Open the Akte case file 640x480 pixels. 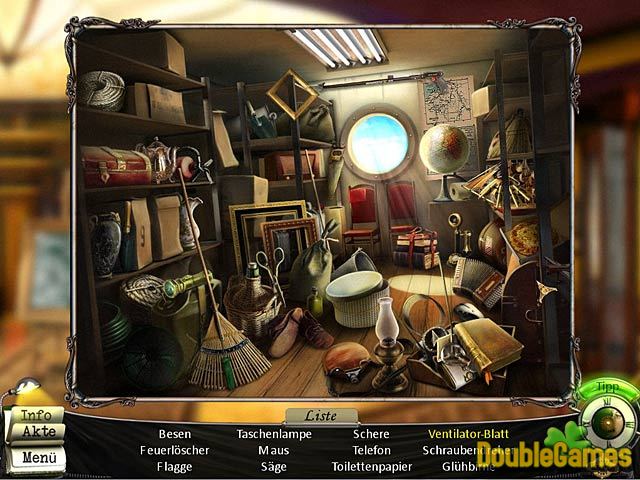click(36, 432)
